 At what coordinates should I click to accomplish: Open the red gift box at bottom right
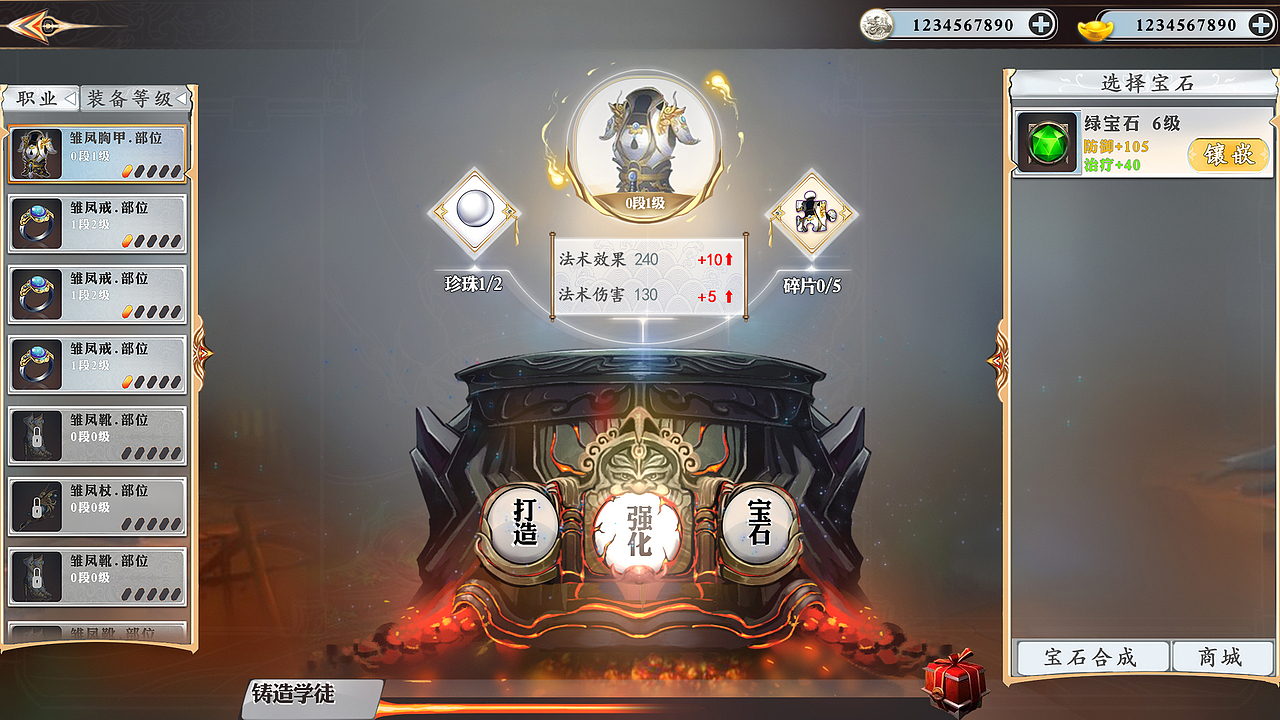(x=953, y=680)
